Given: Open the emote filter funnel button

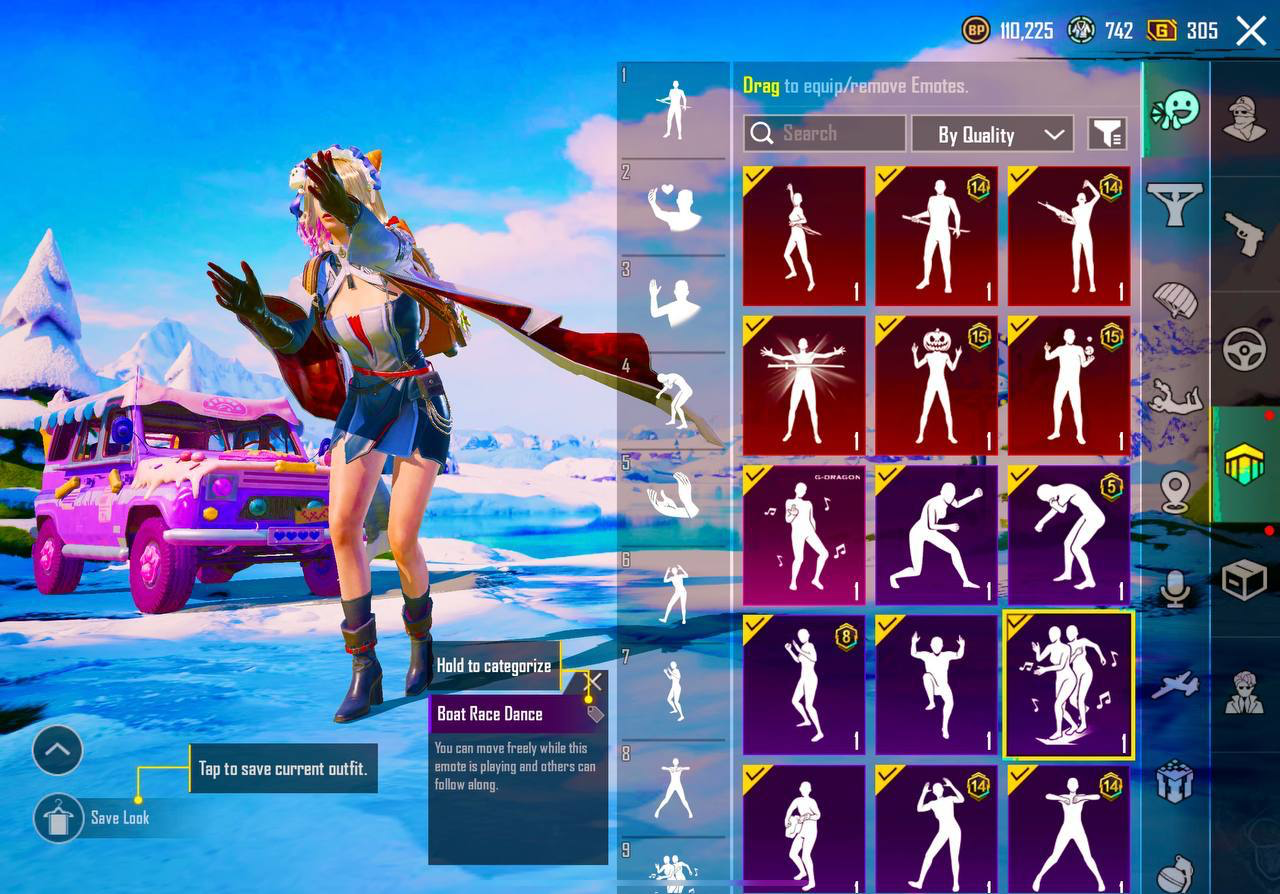Looking at the screenshot, I should click(x=1107, y=133).
